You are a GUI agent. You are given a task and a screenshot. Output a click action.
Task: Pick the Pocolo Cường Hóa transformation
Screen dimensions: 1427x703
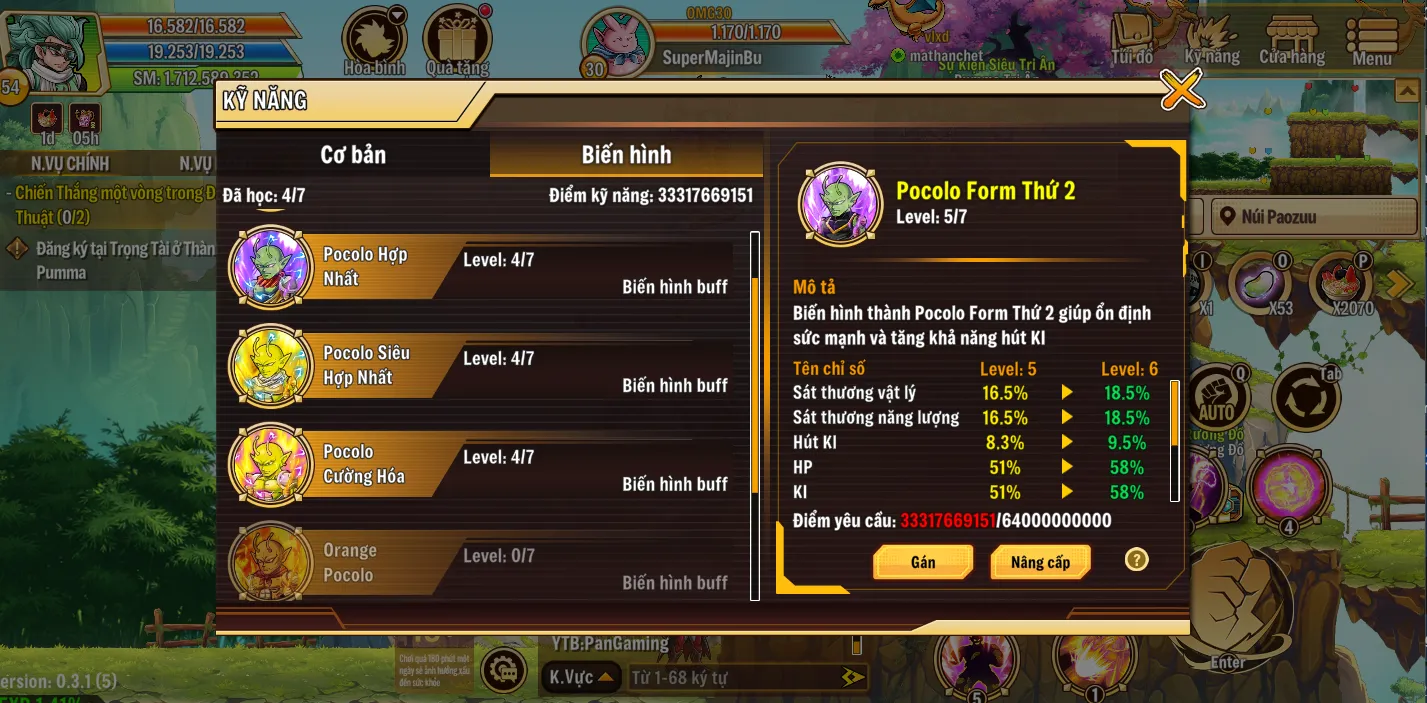coord(480,465)
